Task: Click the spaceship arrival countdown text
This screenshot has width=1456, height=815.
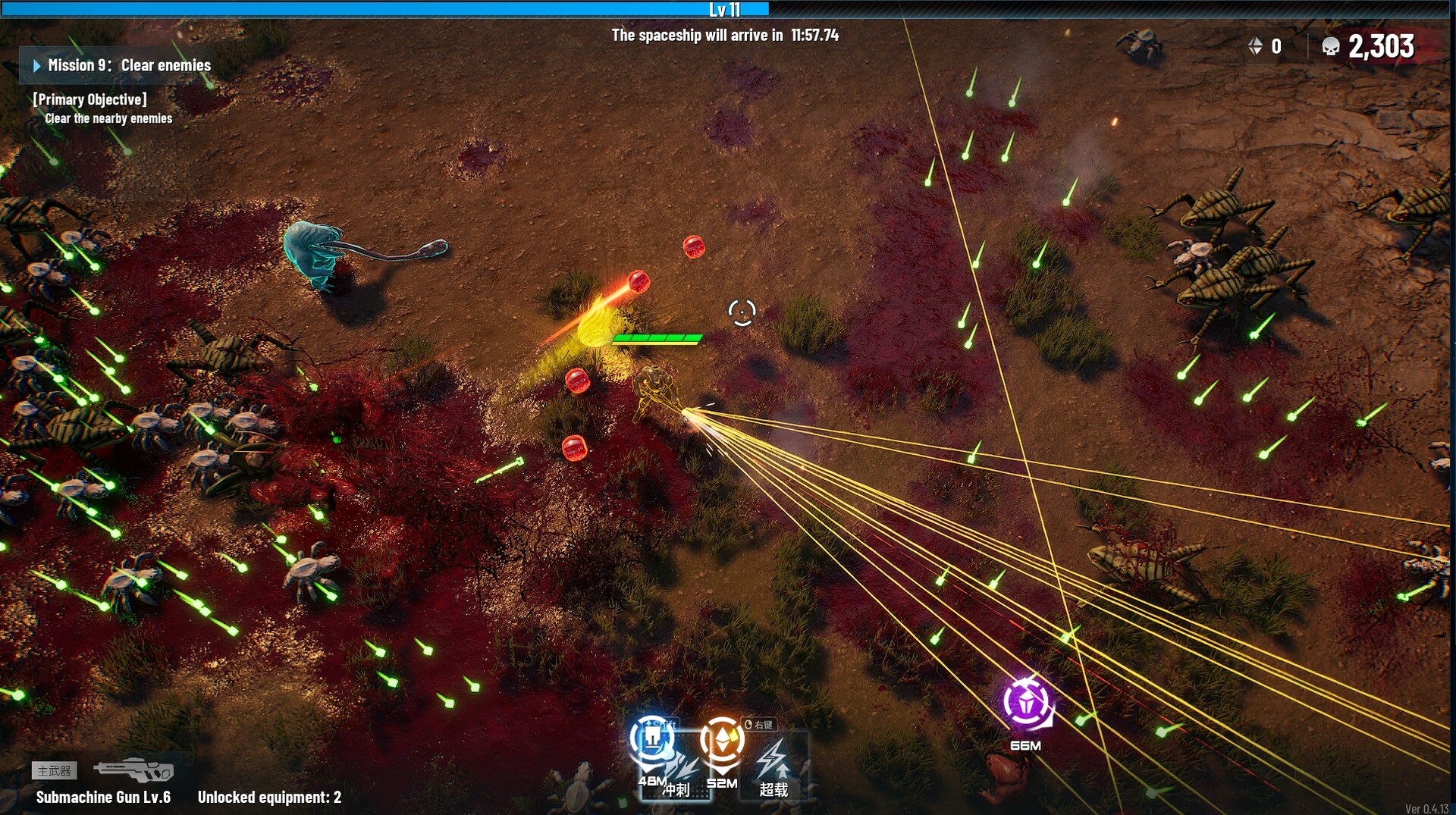Action: tap(726, 35)
